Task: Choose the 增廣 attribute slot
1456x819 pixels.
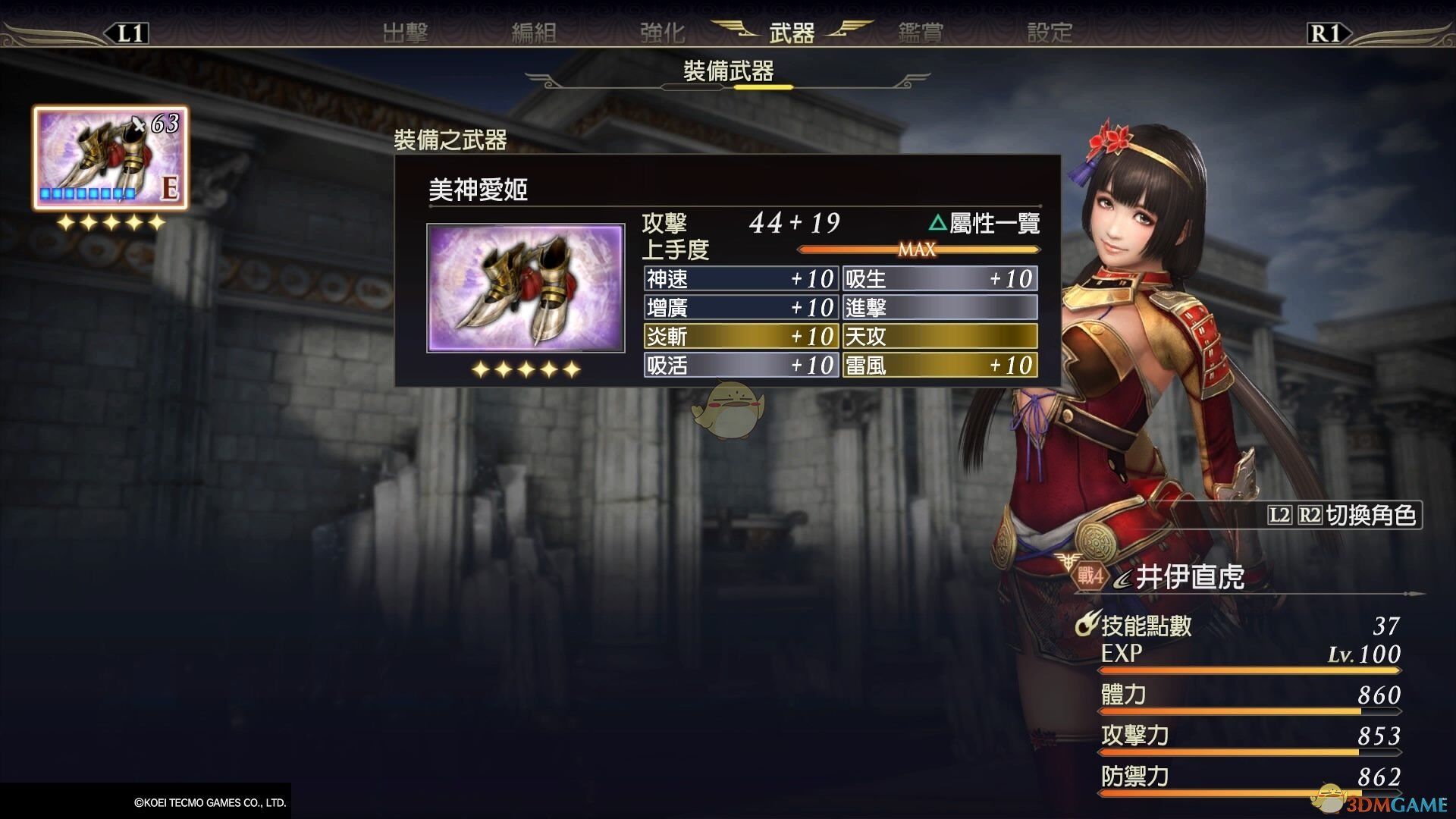Action: click(x=740, y=308)
